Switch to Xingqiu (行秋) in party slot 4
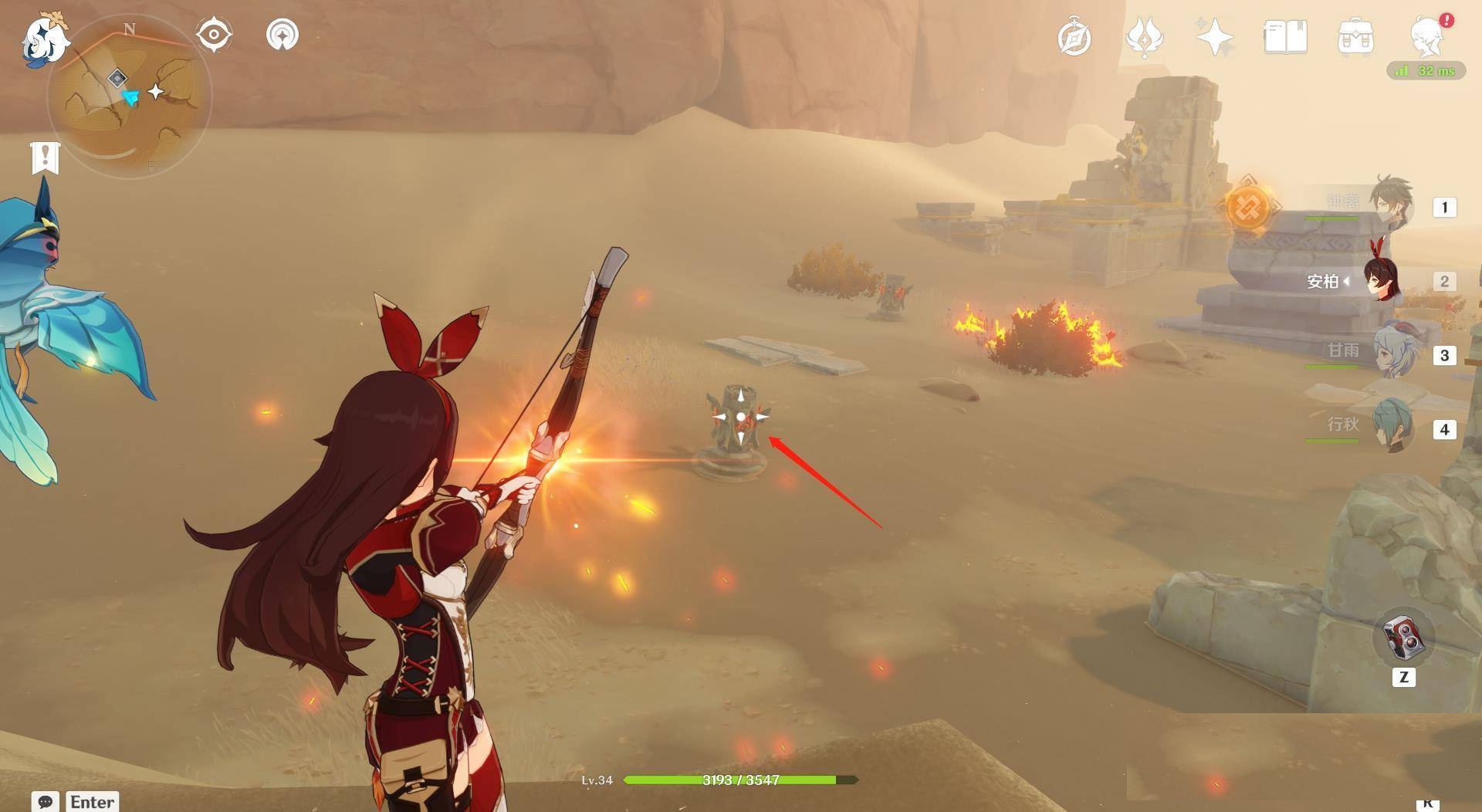The width and height of the screenshot is (1482, 812). (1393, 427)
